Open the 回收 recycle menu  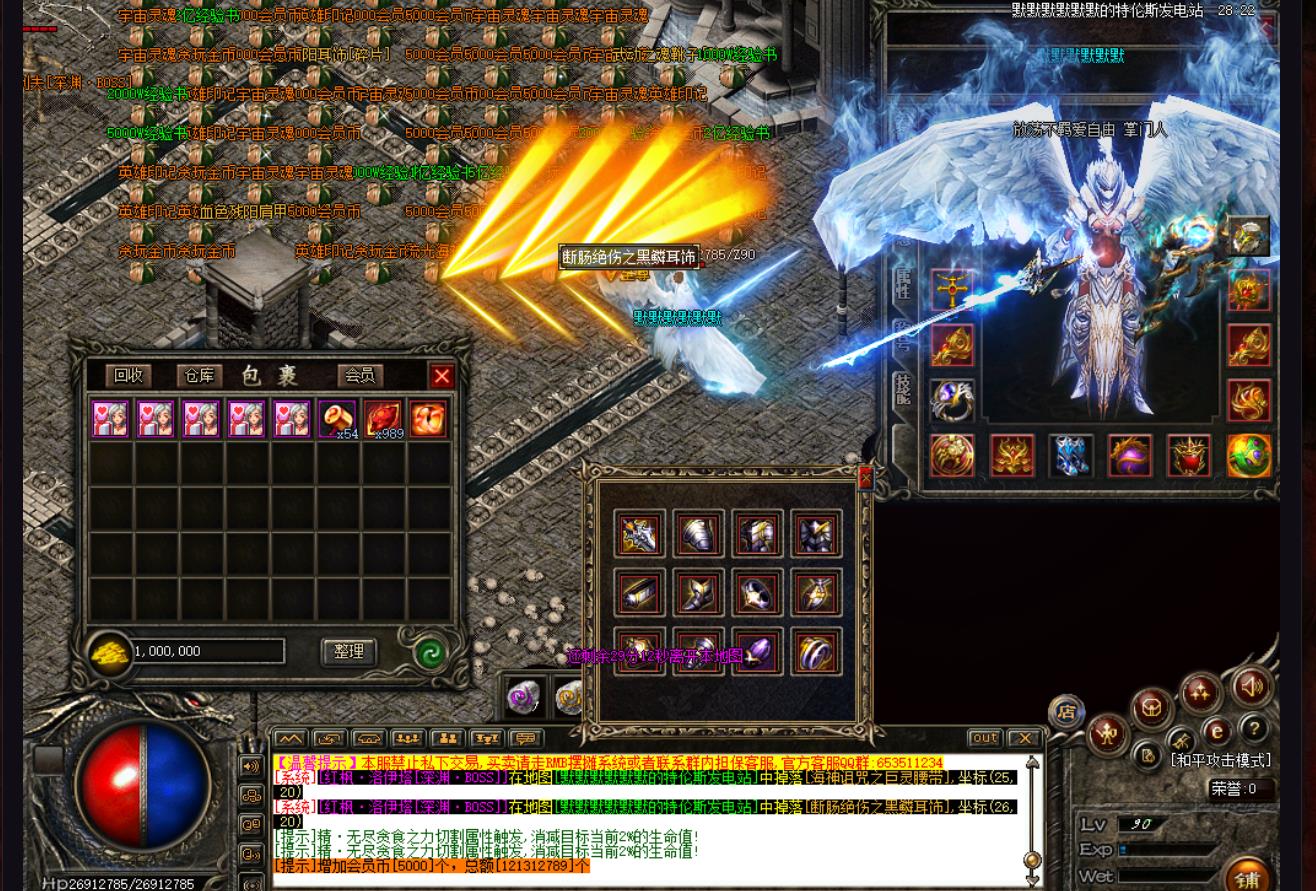(x=128, y=375)
